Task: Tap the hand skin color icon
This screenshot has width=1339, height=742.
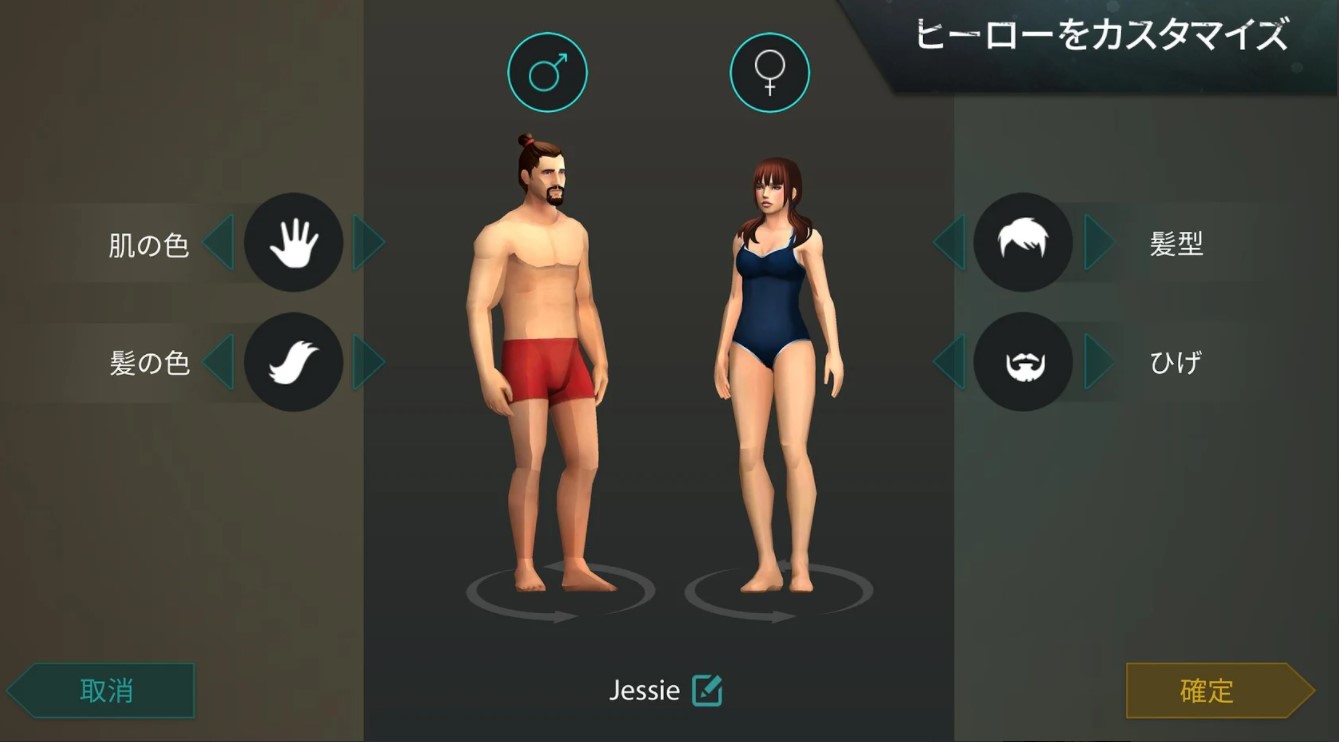Action: click(x=294, y=242)
